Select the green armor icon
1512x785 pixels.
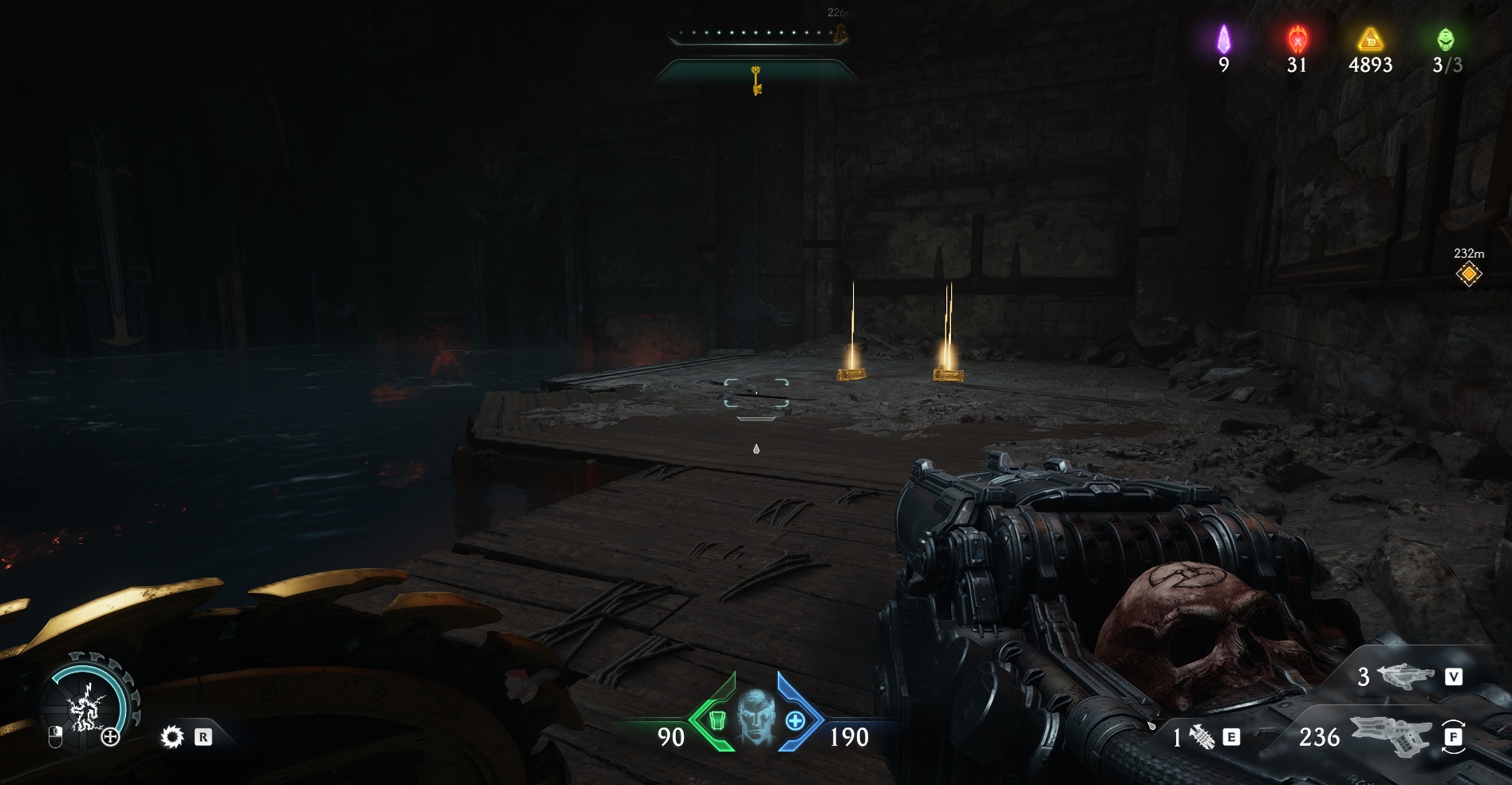716,720
